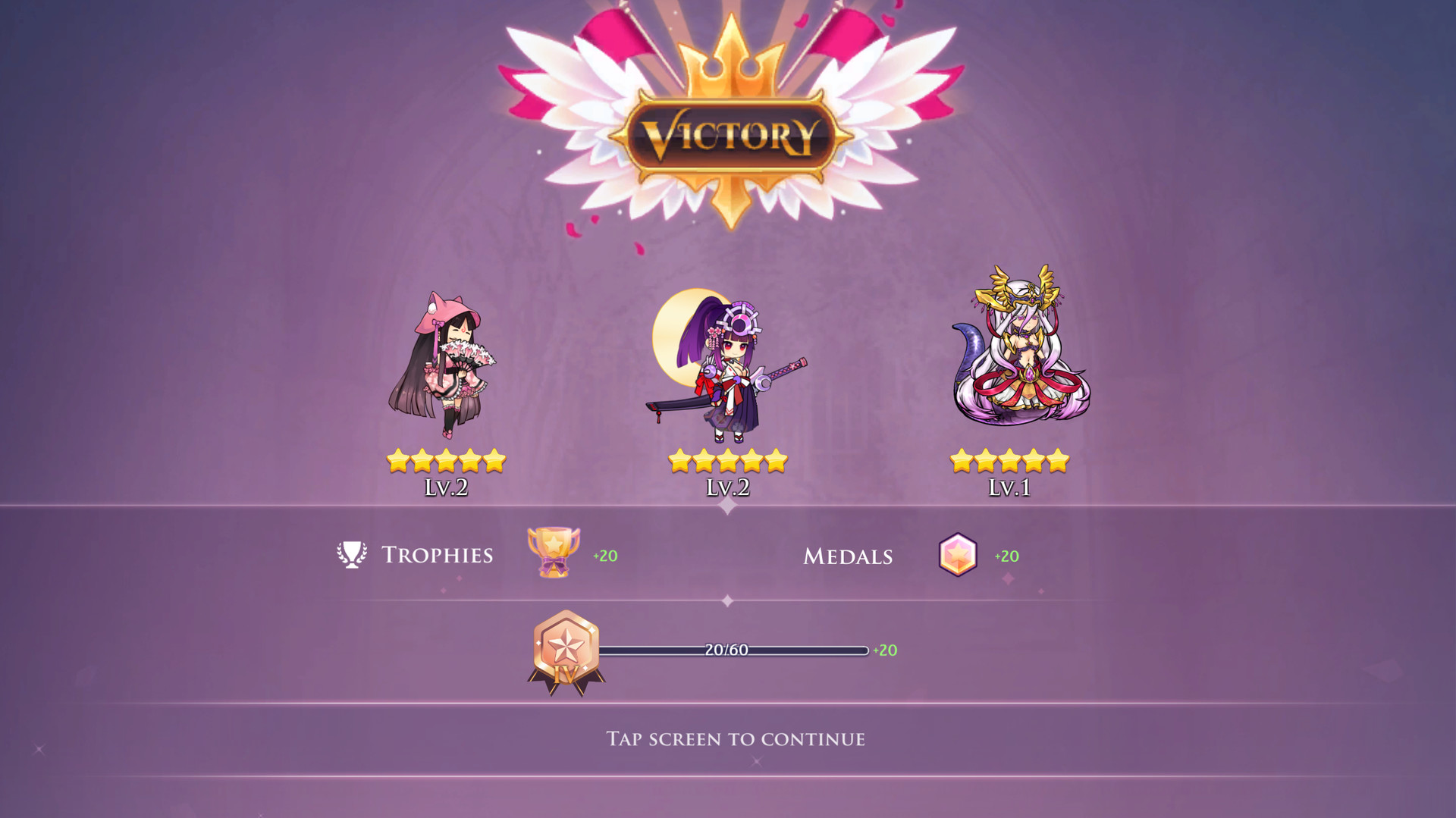1456x818 pixels.
Task: Switch to the Medals section
Action: coord(847,556)
